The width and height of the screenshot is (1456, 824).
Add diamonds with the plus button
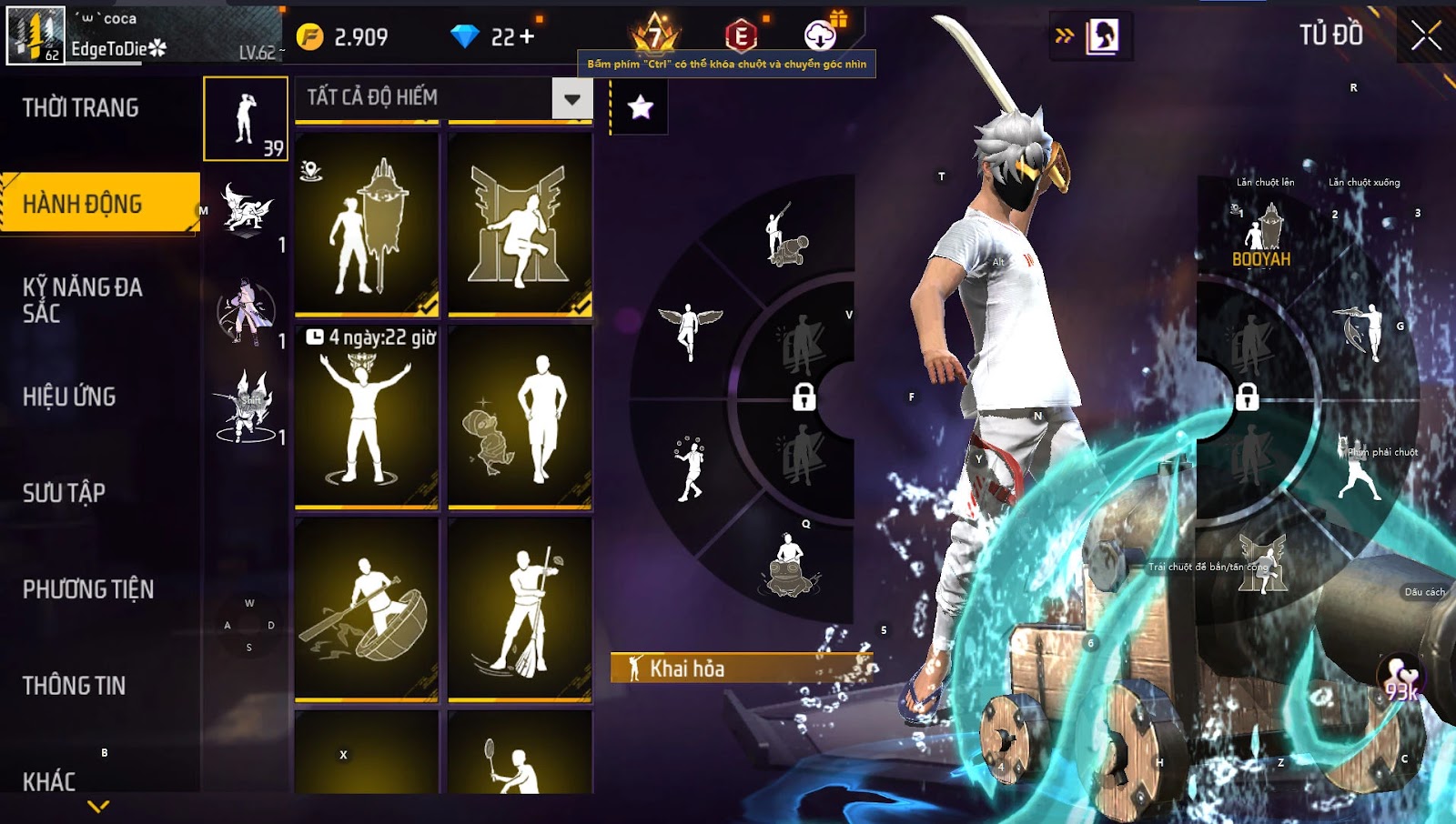click(x=527, y=37)
